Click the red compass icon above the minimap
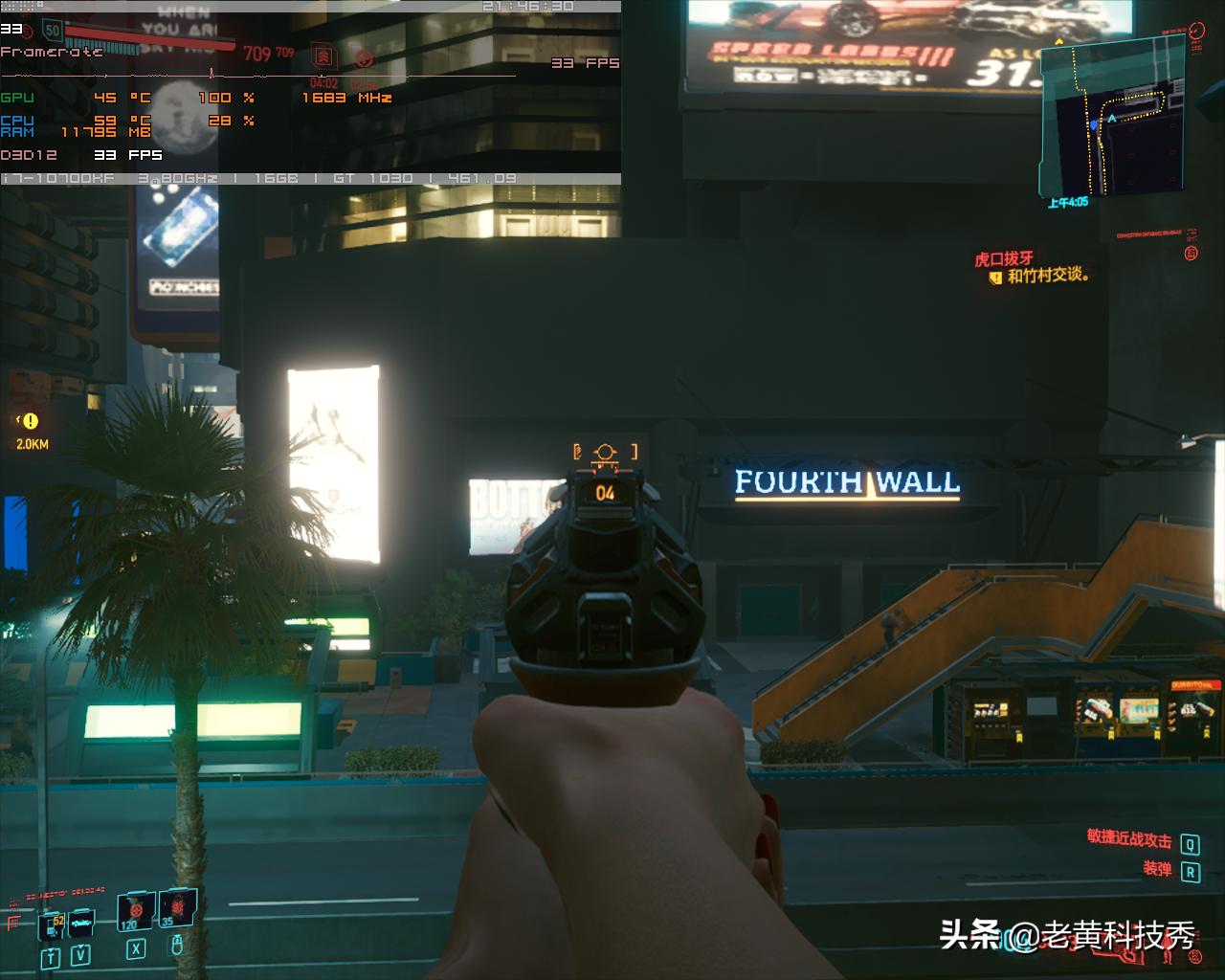1225x980 pixels. click(1197, 32)
